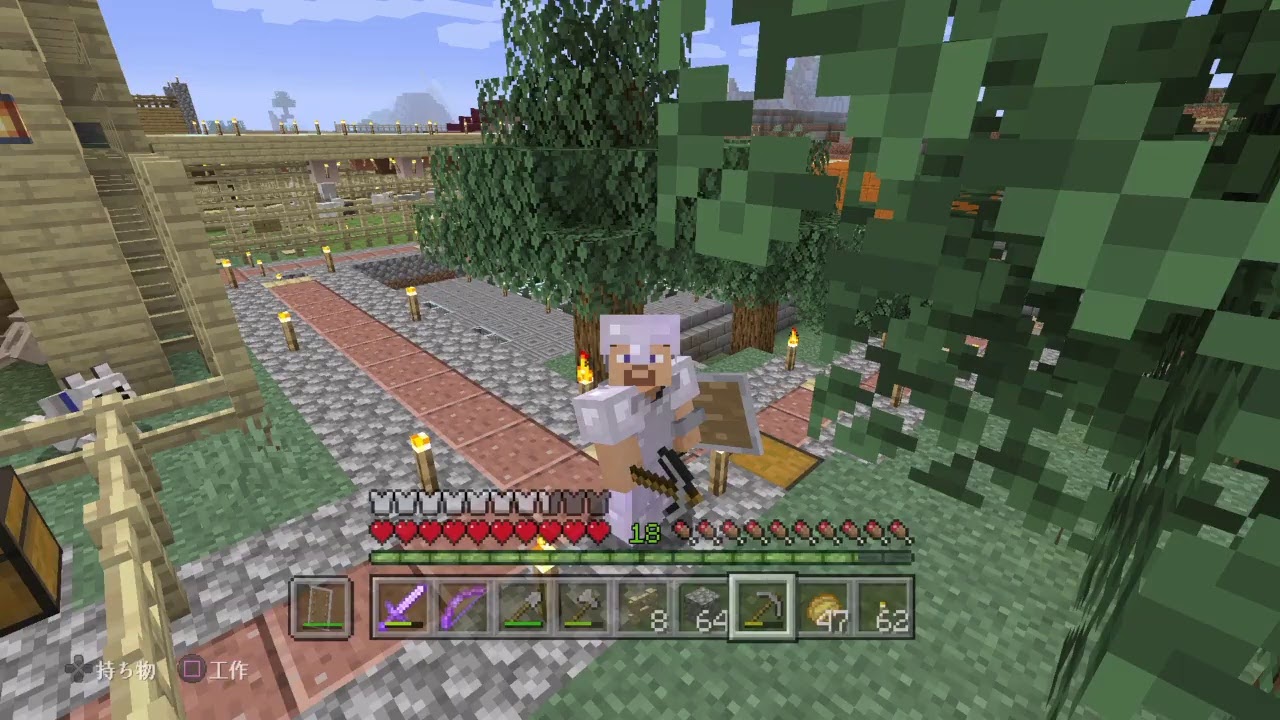Click the shield in the off-hand slot
Viewport: 1280px width, 720px height.
(x=320, y=608)
